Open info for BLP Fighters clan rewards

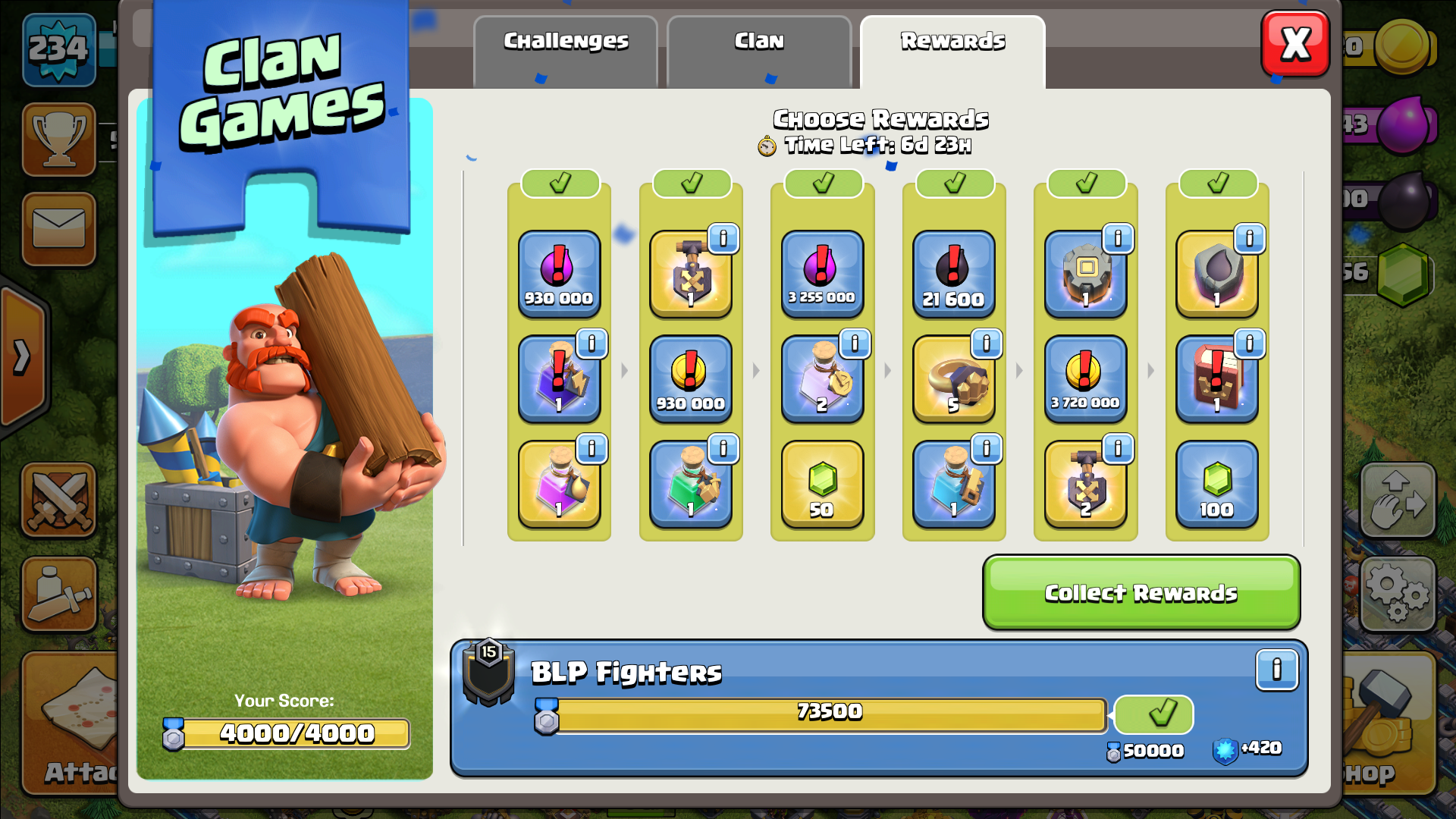(1276, 670)
